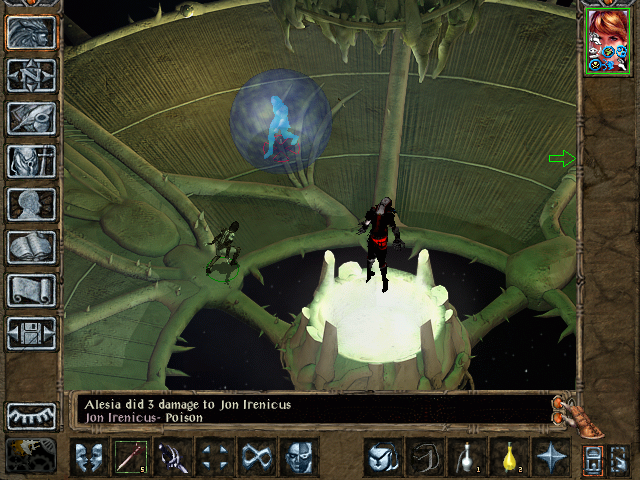Select the quick weapon slot with count 5

[130, 458]
